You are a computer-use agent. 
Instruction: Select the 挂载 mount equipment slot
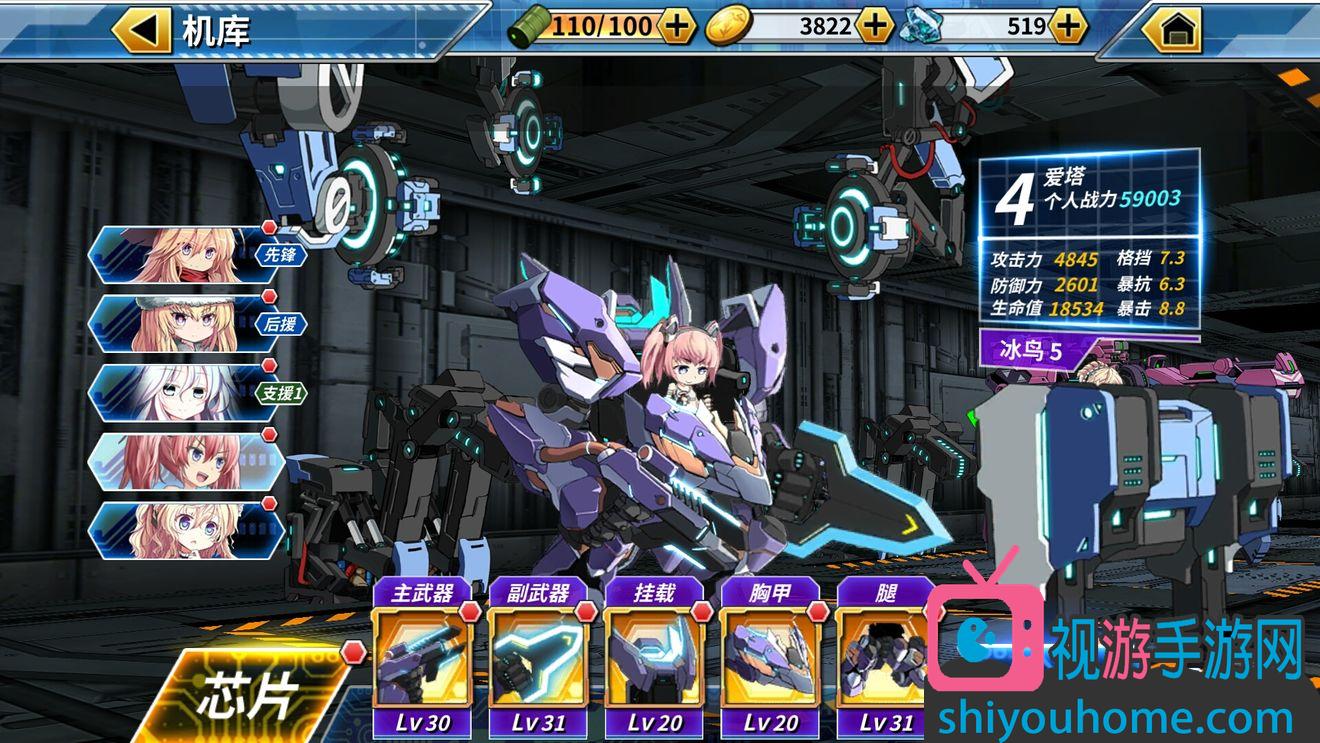coord(655,658)
